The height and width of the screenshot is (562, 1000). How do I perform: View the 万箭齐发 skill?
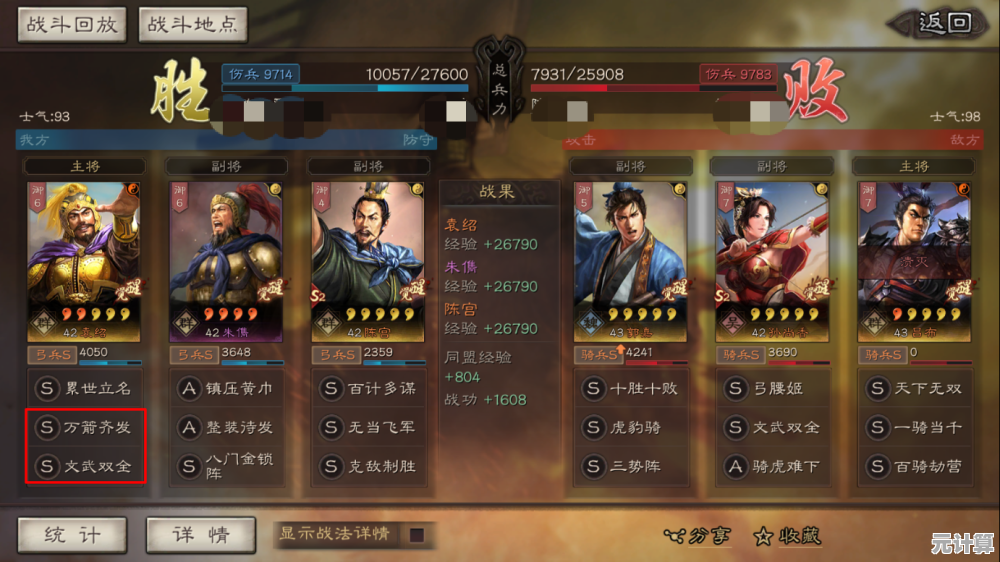[x=85, y=427]
